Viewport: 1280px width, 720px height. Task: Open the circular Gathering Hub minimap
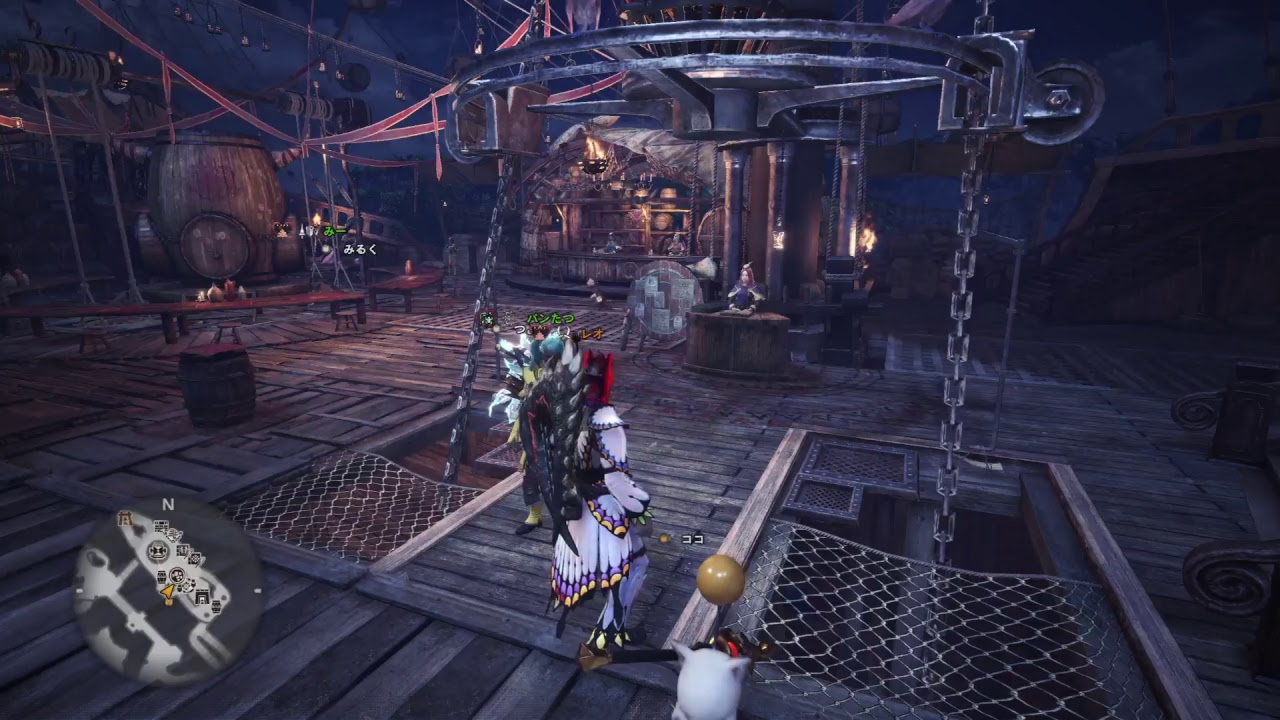point(168,590)
